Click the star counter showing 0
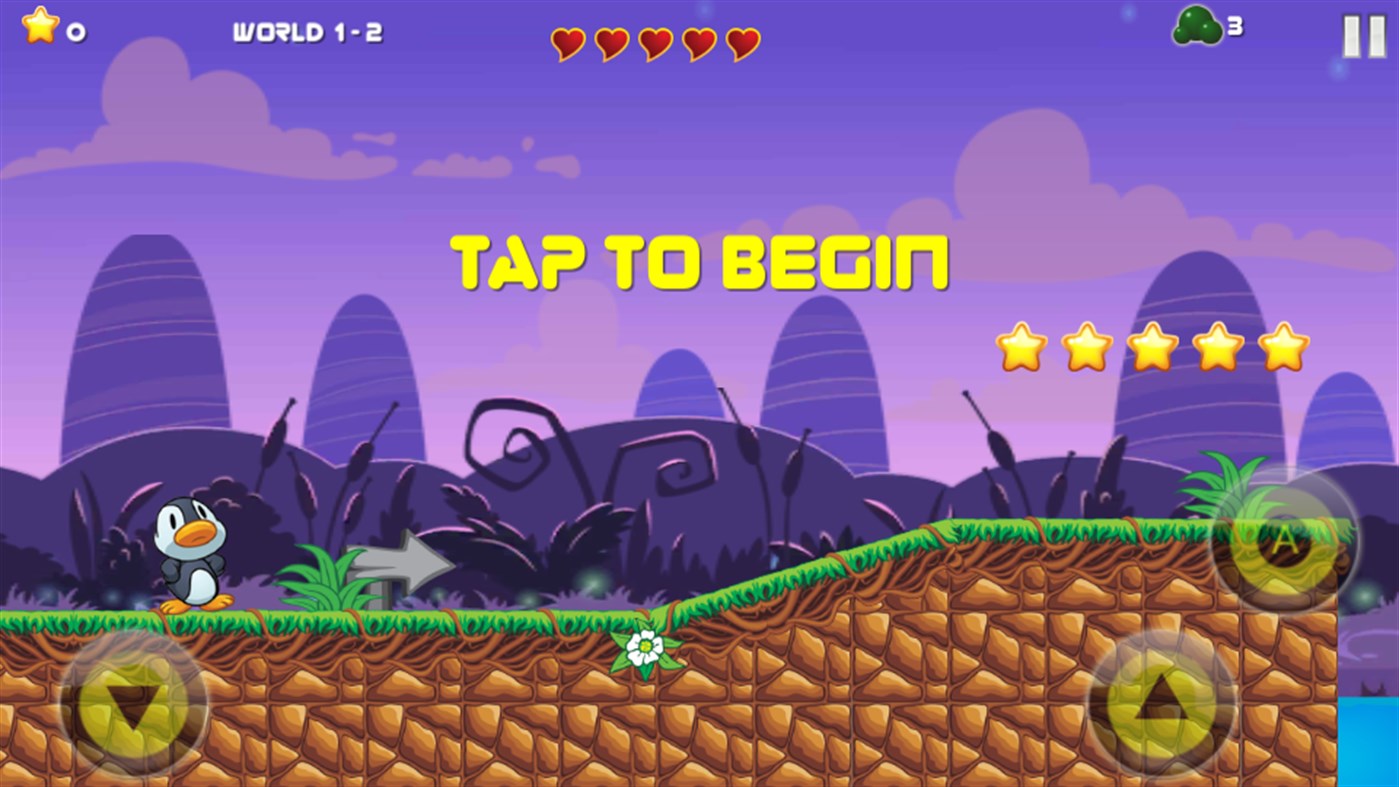 [x=75, y=30]
